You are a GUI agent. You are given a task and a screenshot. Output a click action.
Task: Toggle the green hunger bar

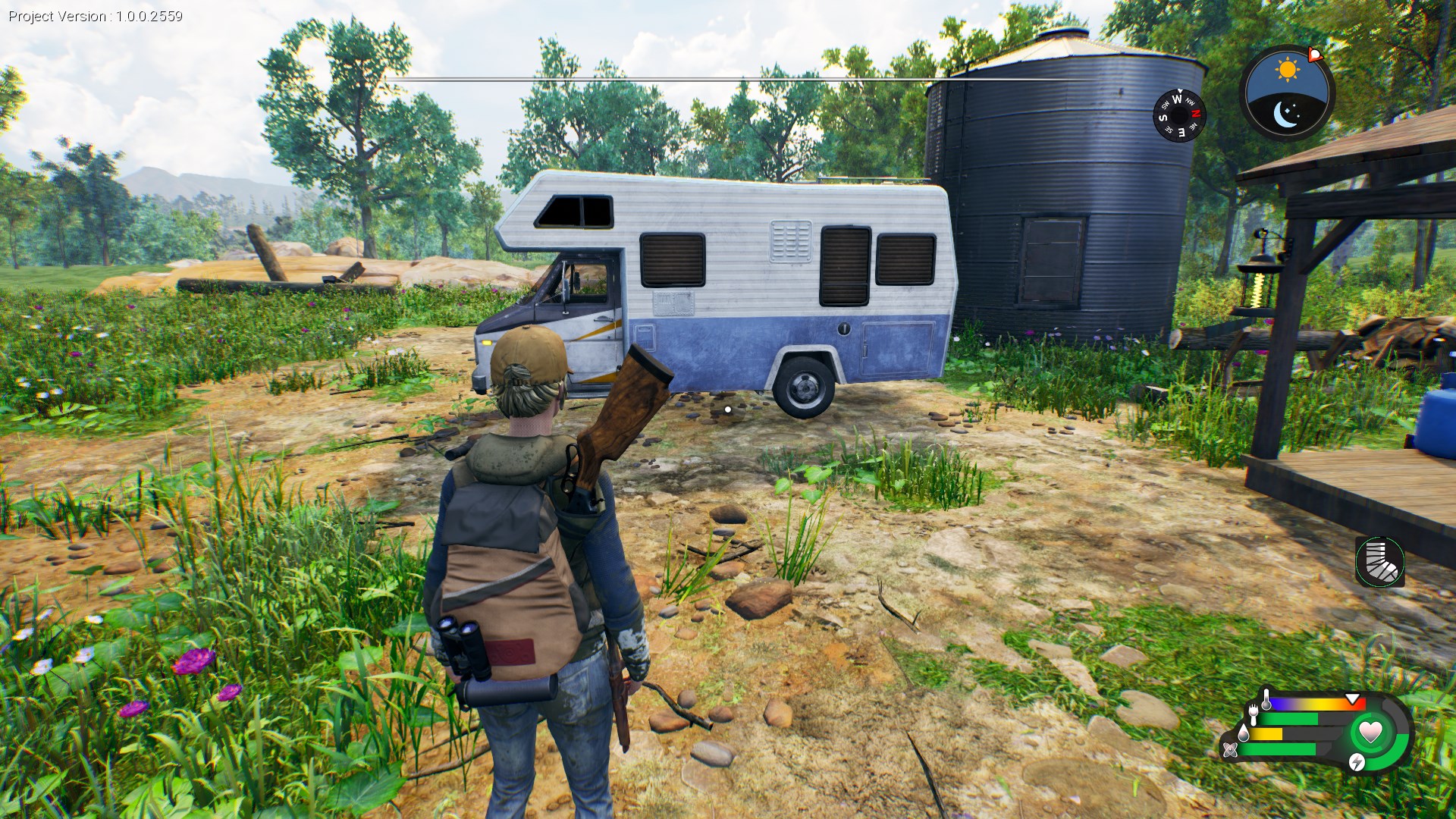tap(1289, 718)
